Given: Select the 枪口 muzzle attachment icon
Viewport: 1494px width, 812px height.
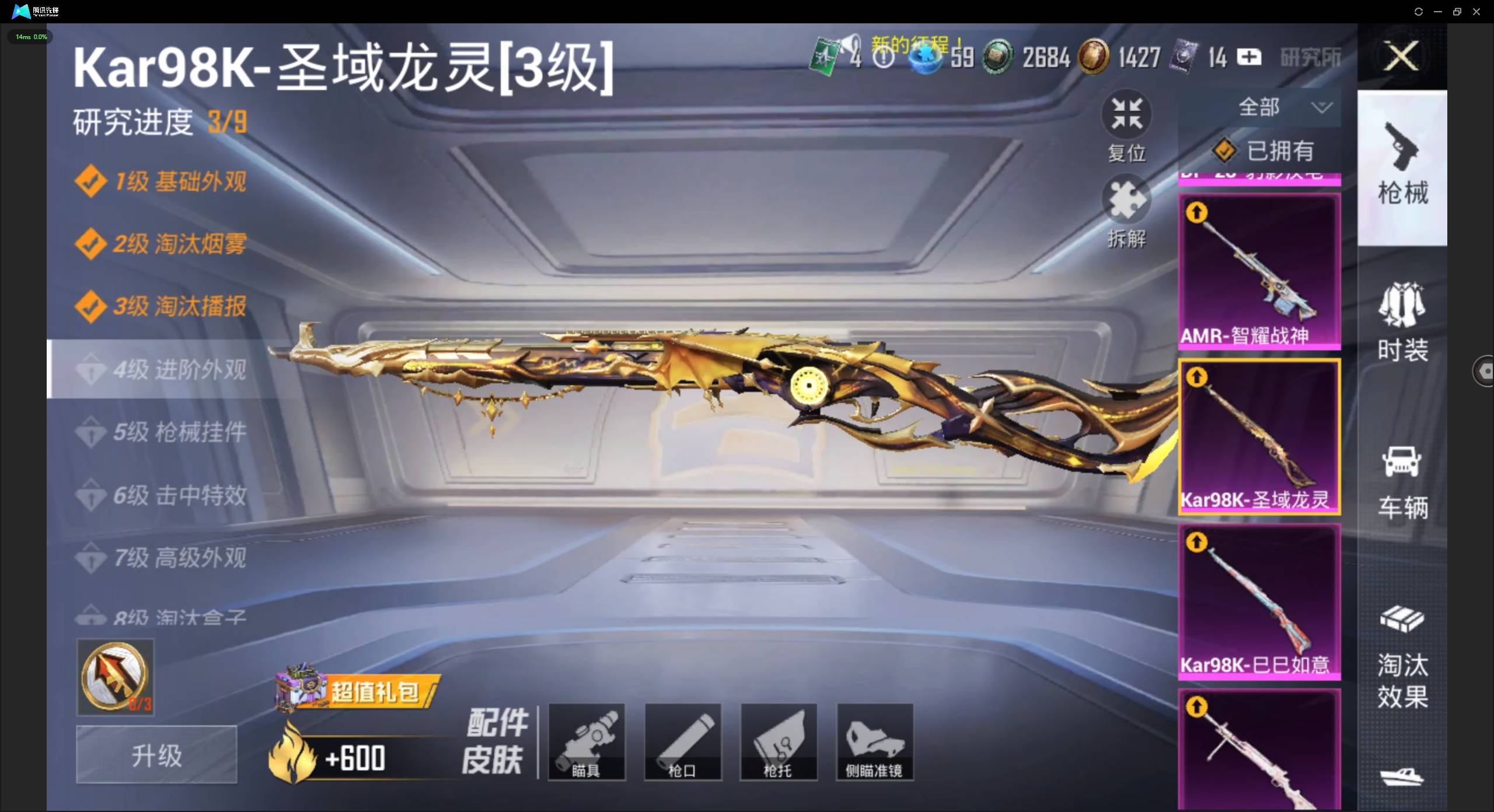Looking at the screenshot, I should (x=682, y=742).
